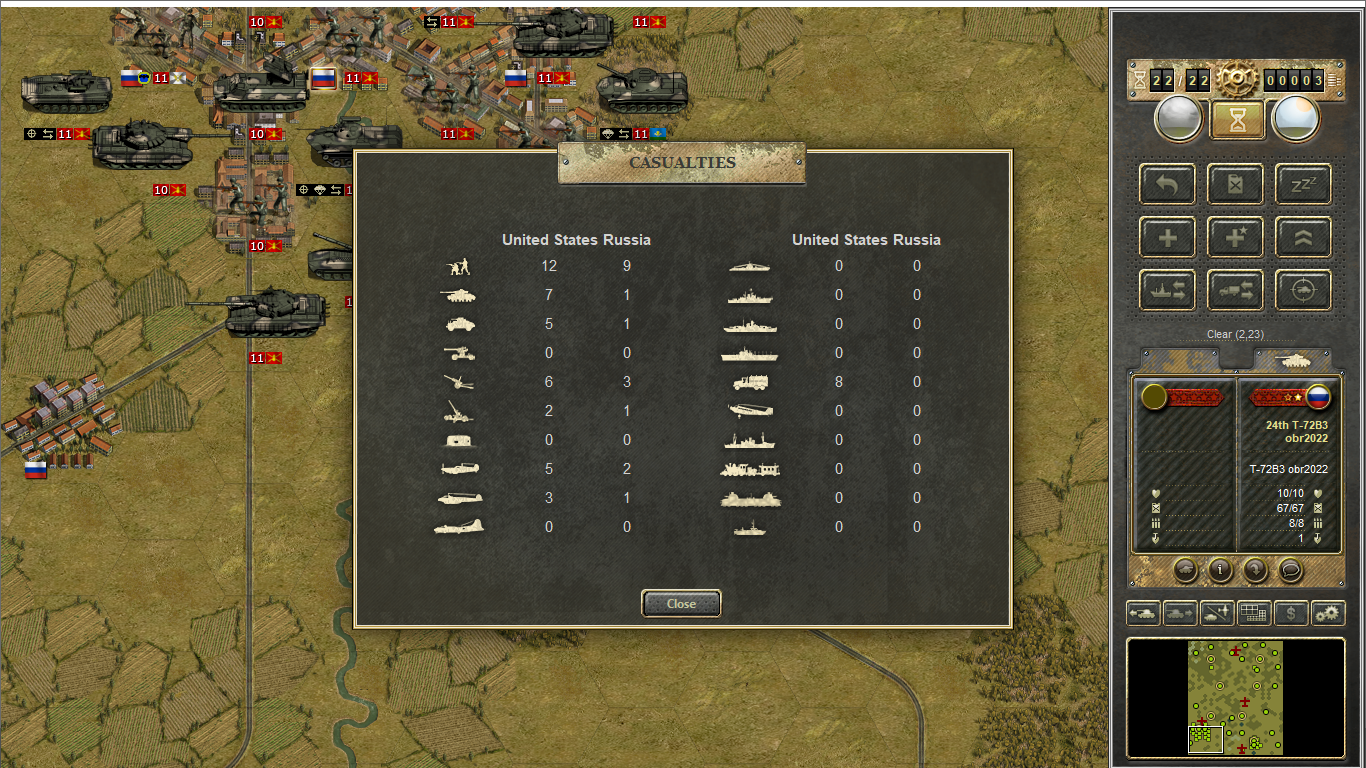Screen dimensions: 1366x768
Task: Upgrade the unit with the chevrons button
Action: tap(1303, 237)
